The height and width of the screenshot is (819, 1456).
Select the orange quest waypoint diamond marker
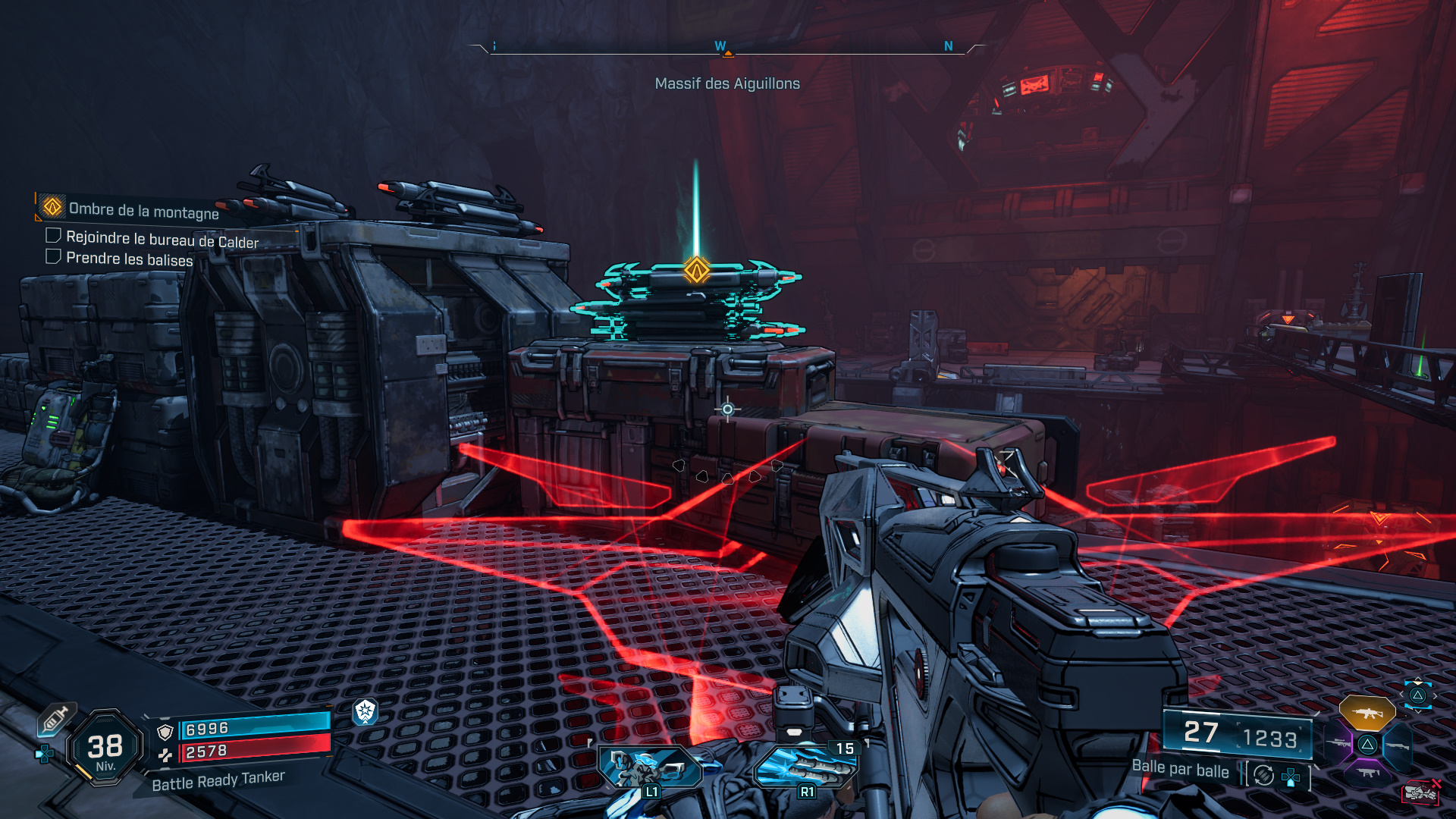tap(696, 270)
